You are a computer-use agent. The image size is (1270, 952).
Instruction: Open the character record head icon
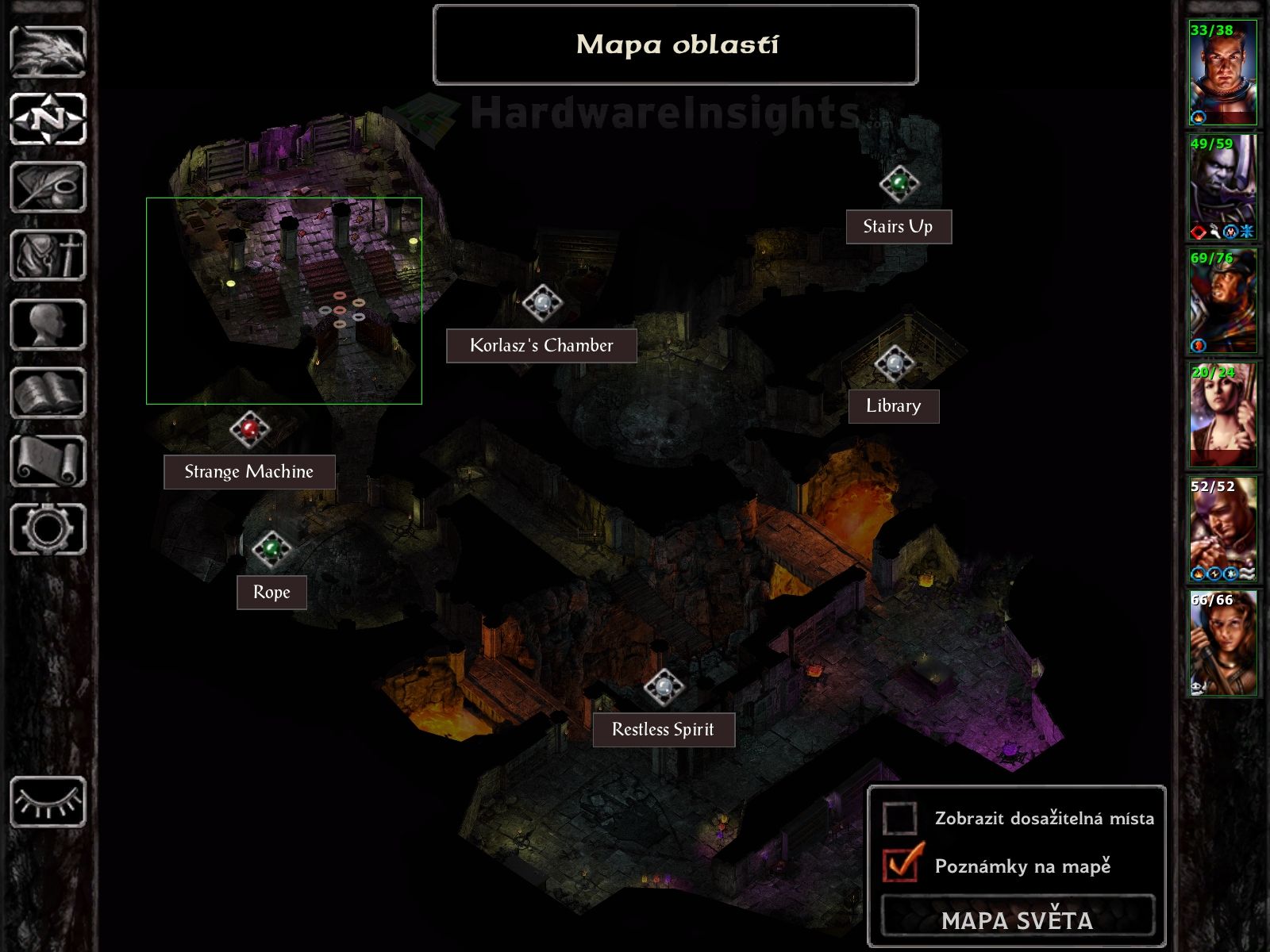point(48,324)
